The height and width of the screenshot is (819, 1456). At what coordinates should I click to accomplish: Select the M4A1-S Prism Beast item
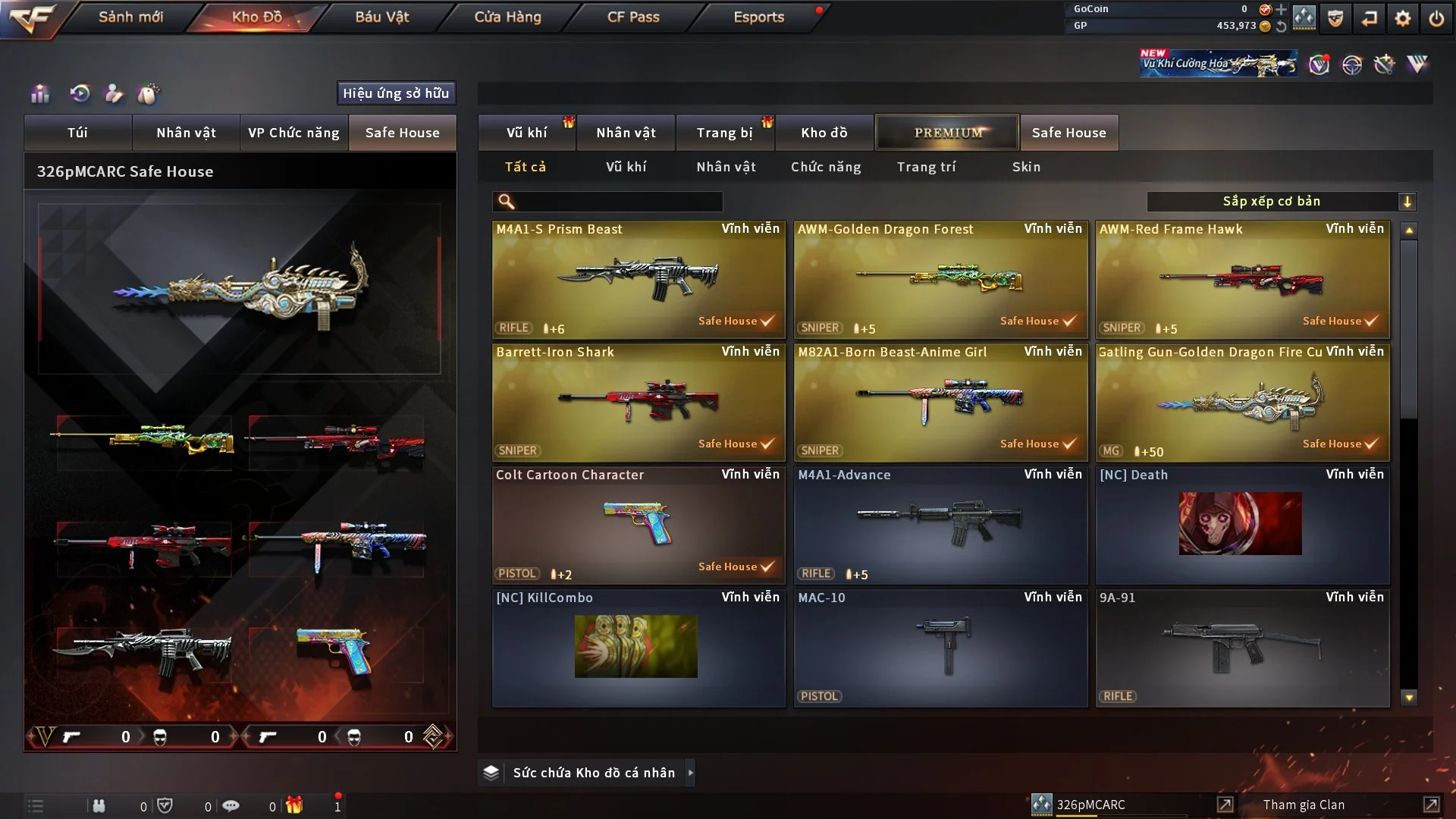(638, 279)
